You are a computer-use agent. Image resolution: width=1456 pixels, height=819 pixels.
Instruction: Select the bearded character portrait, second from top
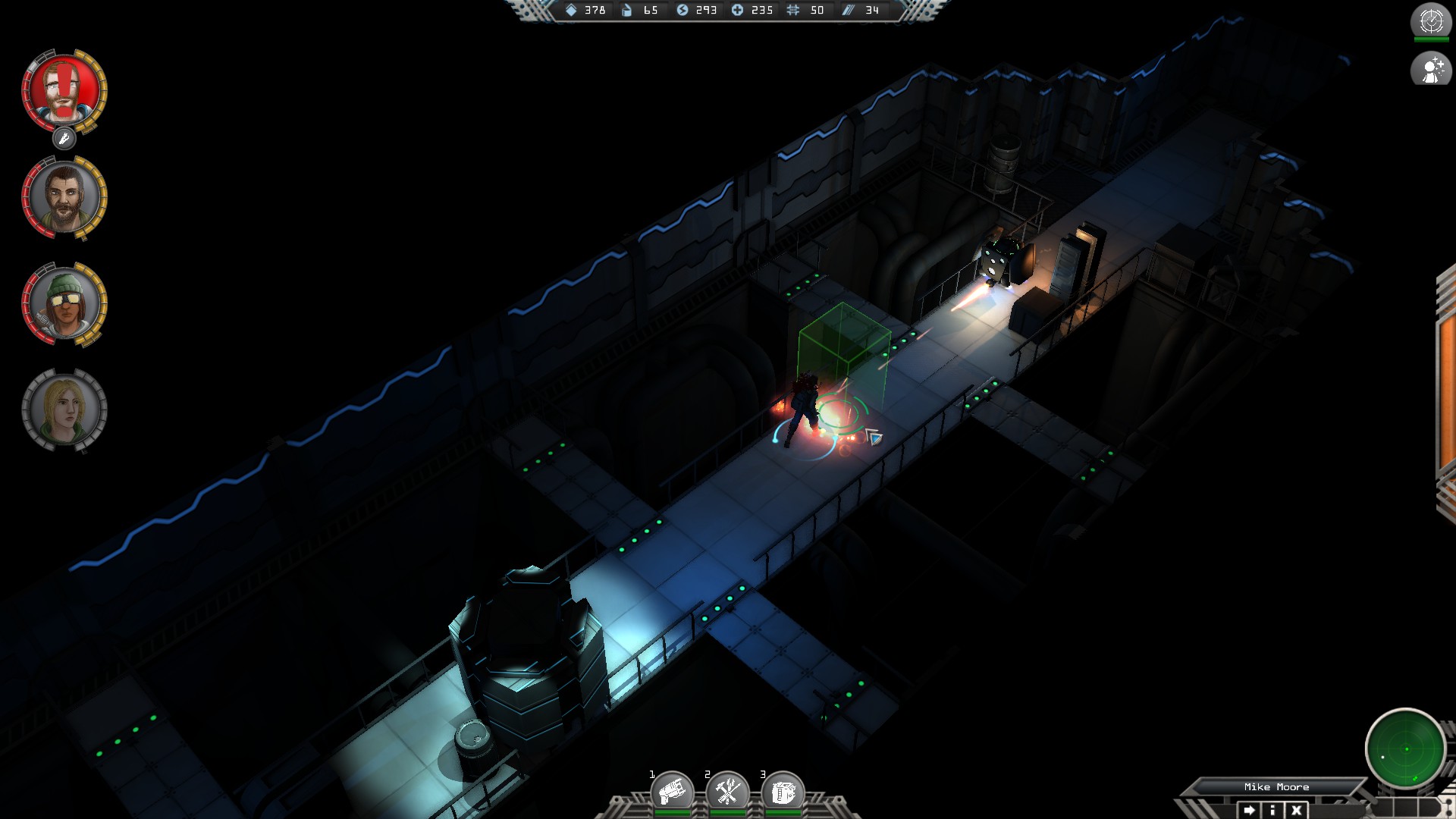64,196
